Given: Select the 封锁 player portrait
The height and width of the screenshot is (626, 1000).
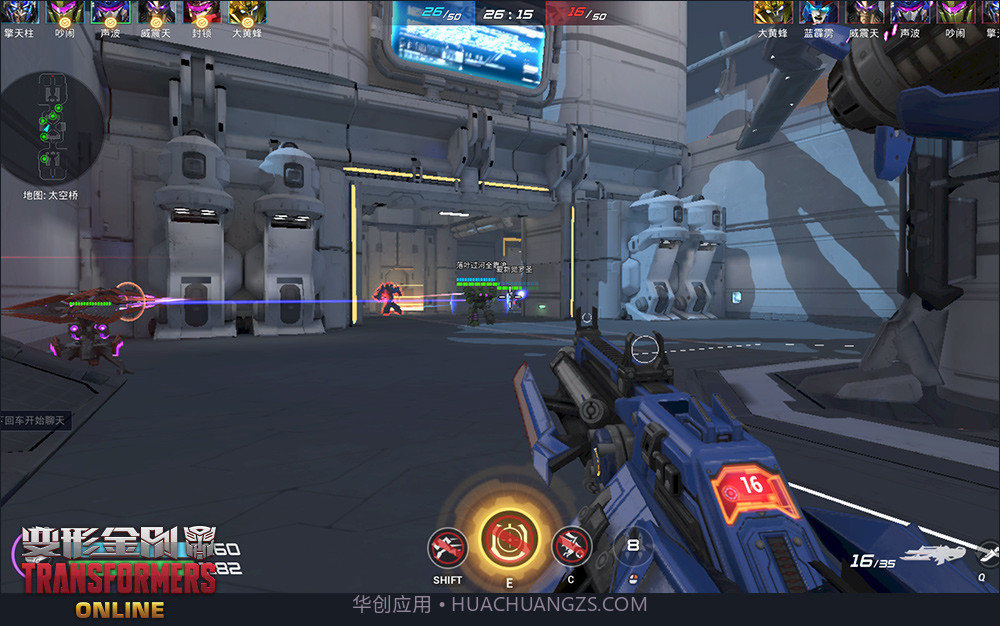Looking at the screenshot, I should coord(201,13).
